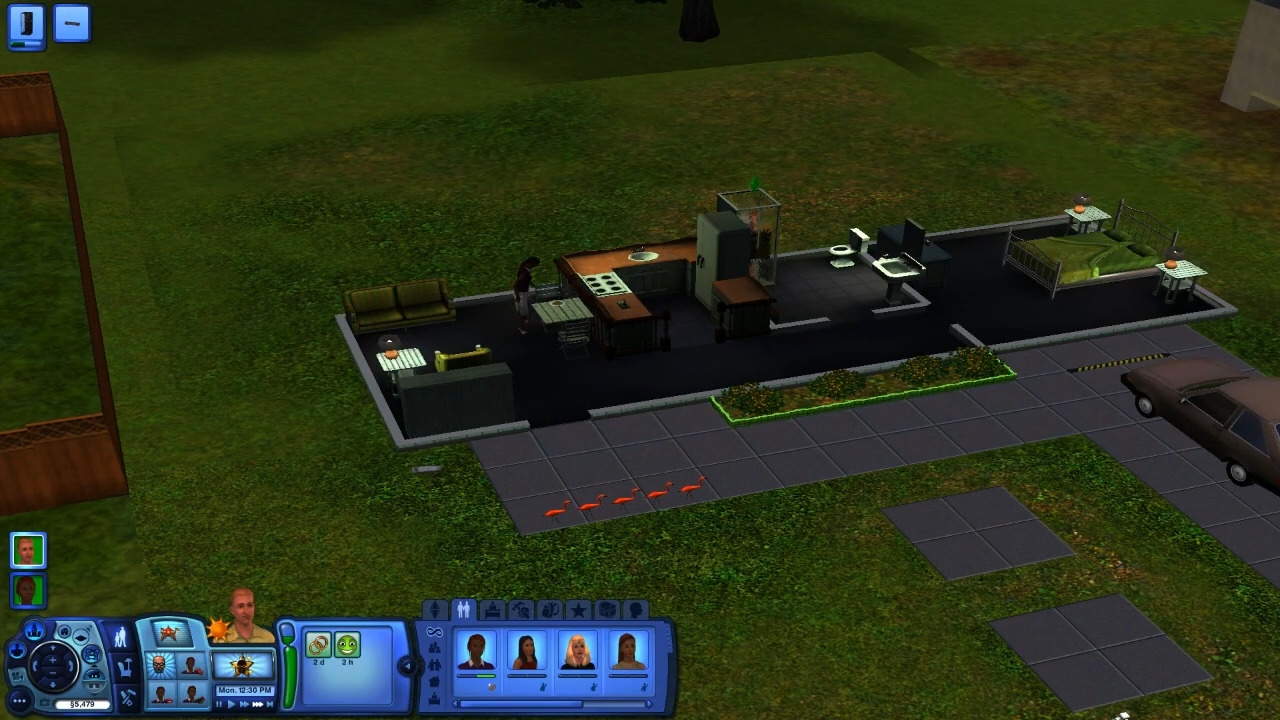Viewport: 1280px width, 720px height.
Task: Pause the game with the pause button
Action: [x=218, y=704]
